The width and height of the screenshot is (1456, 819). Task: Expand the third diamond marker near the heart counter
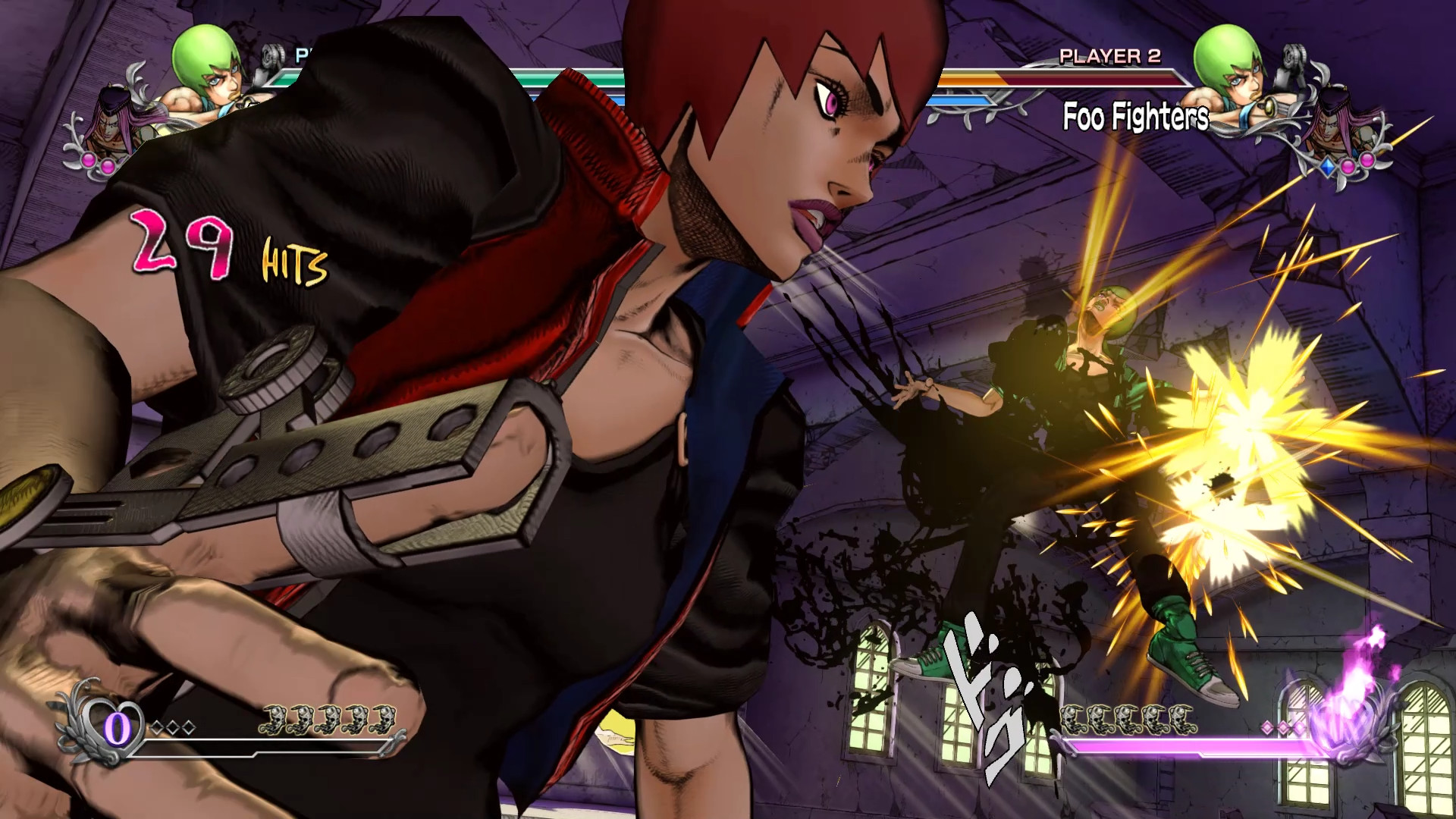pyautogui.click(x=188, y=726)
